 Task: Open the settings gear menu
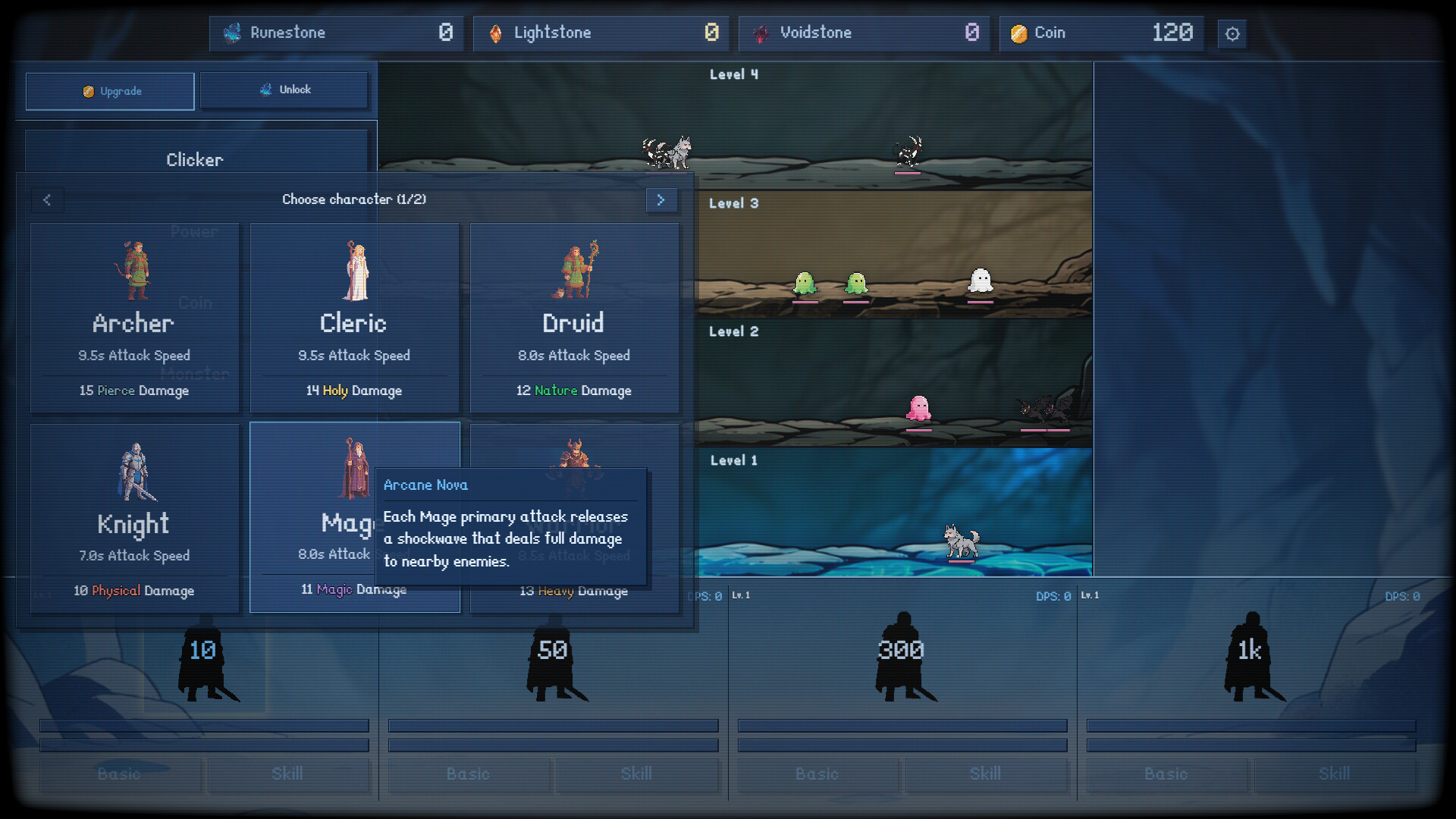click(1232, 33)
